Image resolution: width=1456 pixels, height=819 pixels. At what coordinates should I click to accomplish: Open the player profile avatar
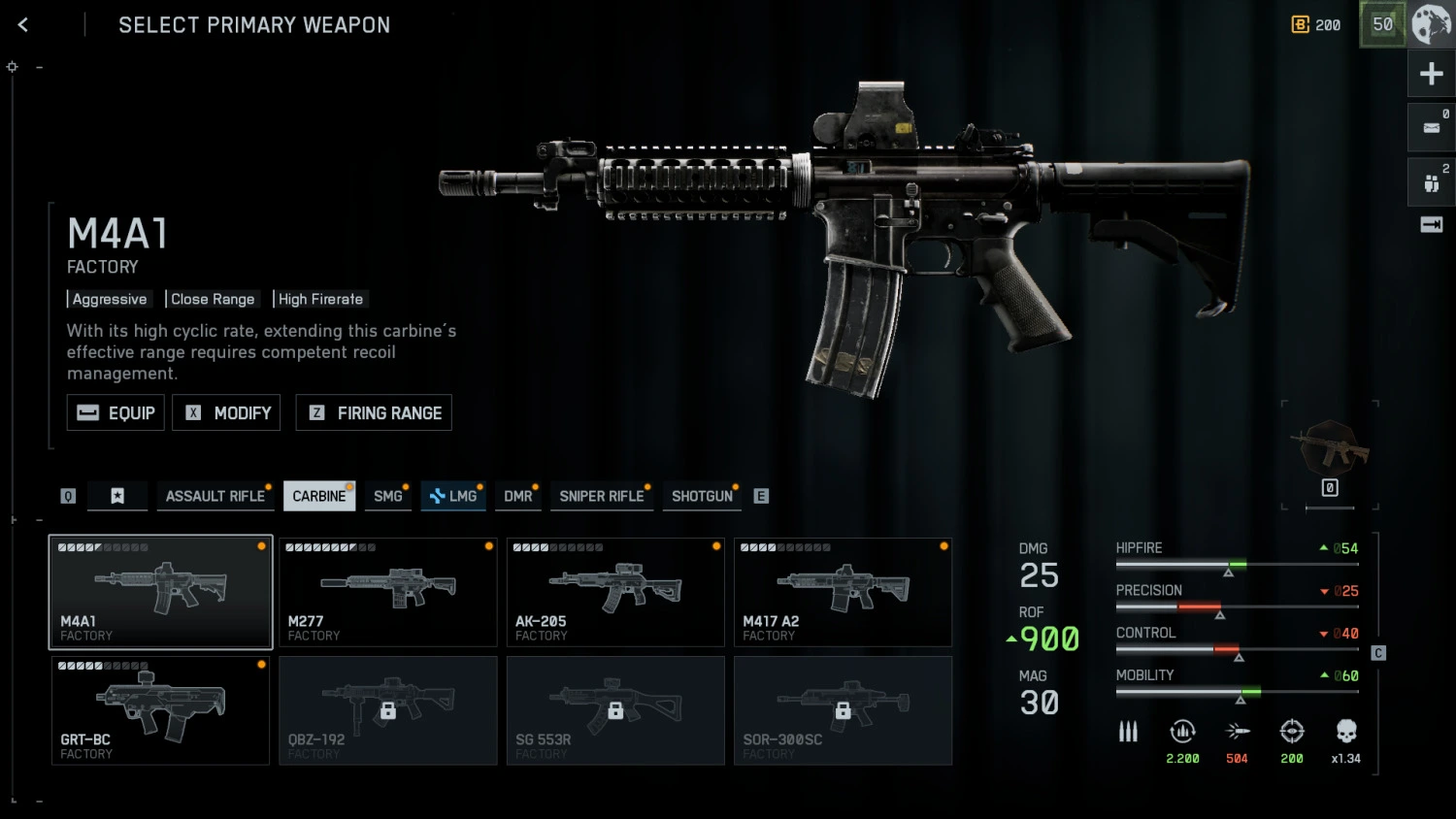coord(1431,24)
